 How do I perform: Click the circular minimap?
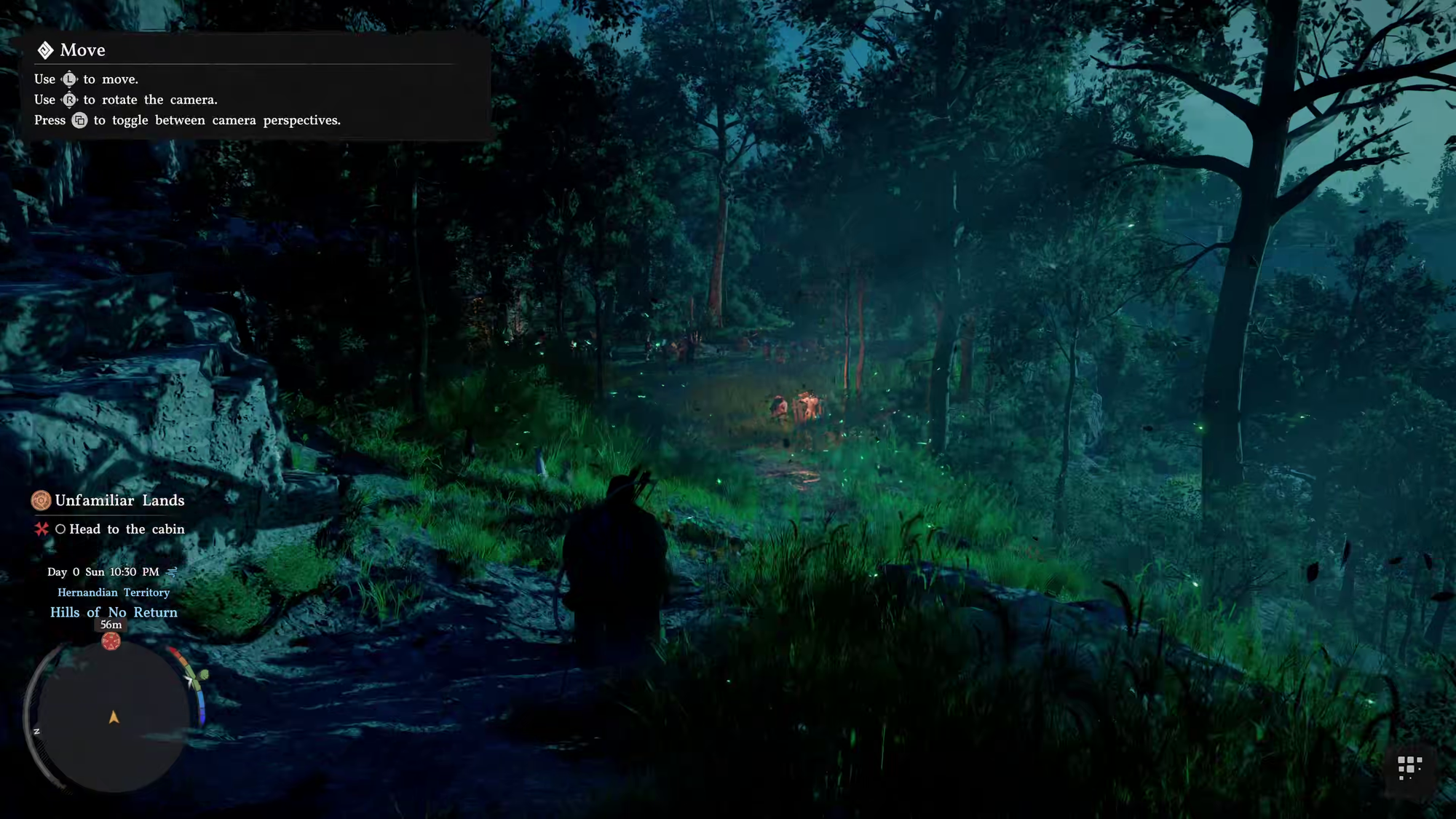[x=114, y=716]
